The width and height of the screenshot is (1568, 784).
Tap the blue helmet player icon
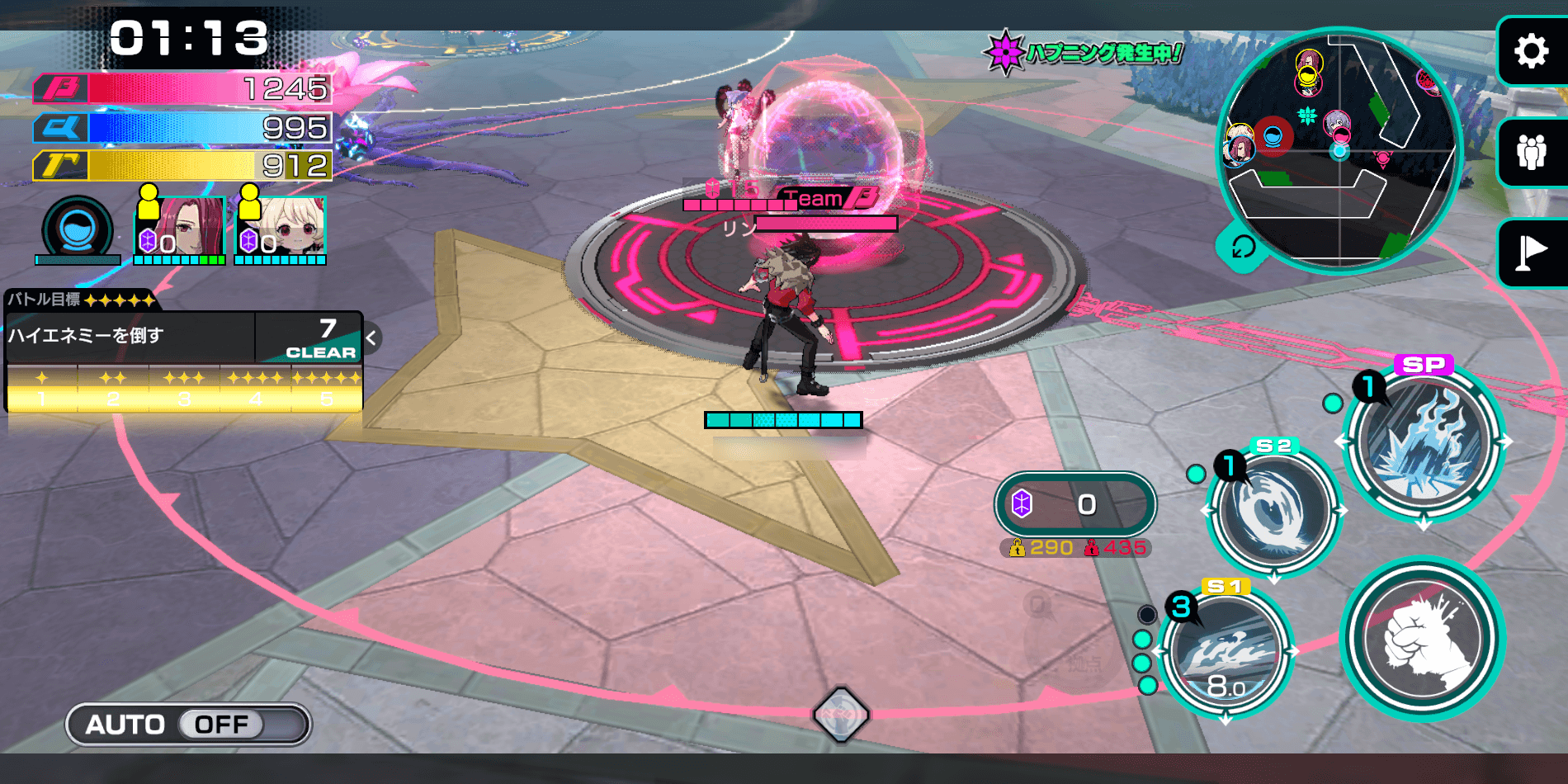point(78,229)
